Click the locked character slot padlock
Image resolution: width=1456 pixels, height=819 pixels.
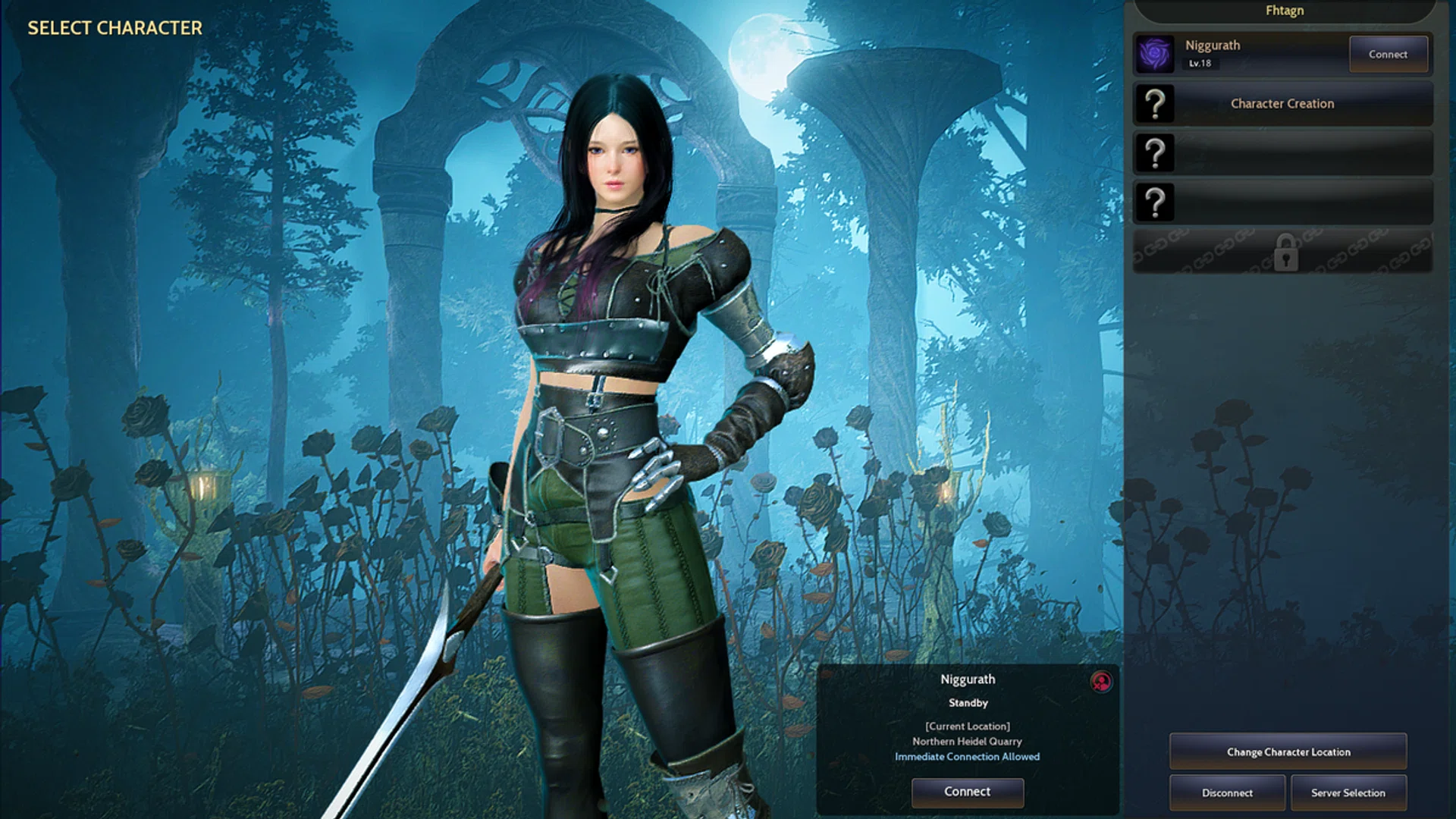(1285, 253)
